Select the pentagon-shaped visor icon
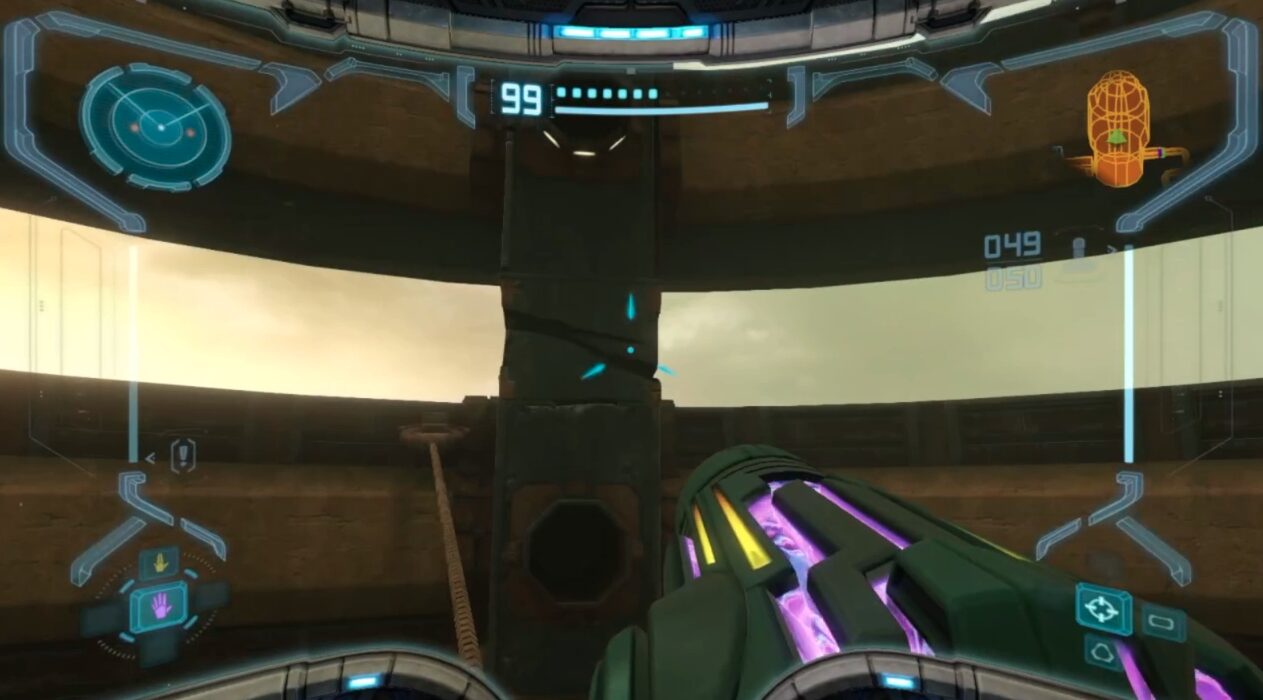The image size is (1263, 700). click(1103, 653)
